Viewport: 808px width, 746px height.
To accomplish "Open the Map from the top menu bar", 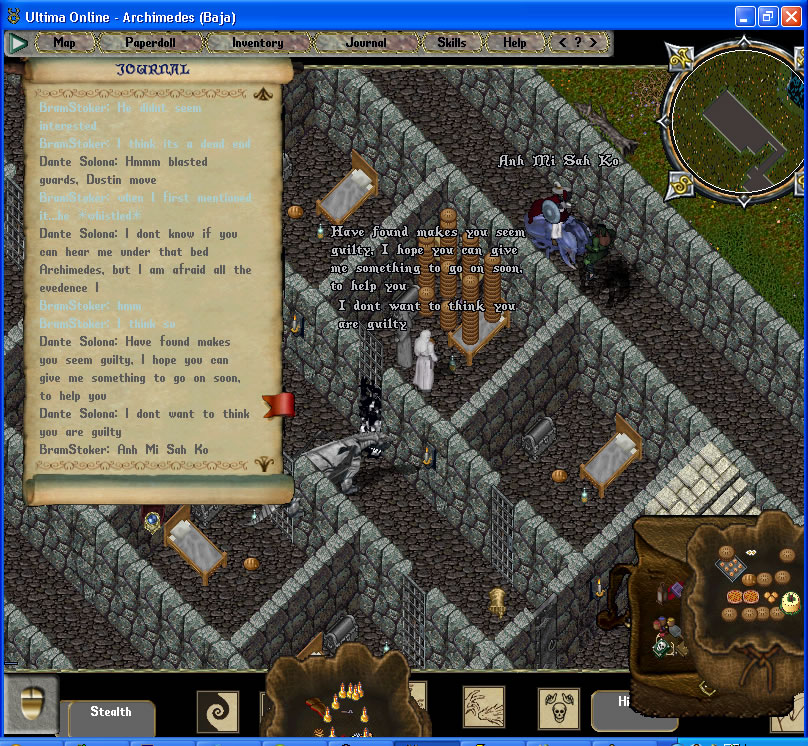I will [x=64, y=43].
